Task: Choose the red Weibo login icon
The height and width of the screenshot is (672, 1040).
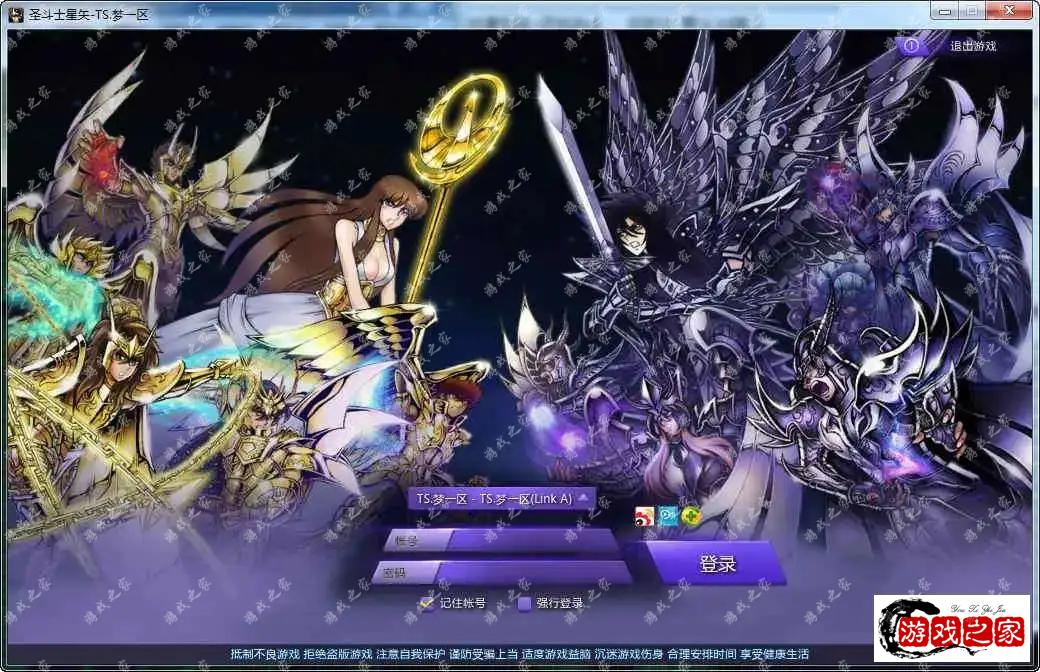Action: pyautogui.click(x=645, y=516)
